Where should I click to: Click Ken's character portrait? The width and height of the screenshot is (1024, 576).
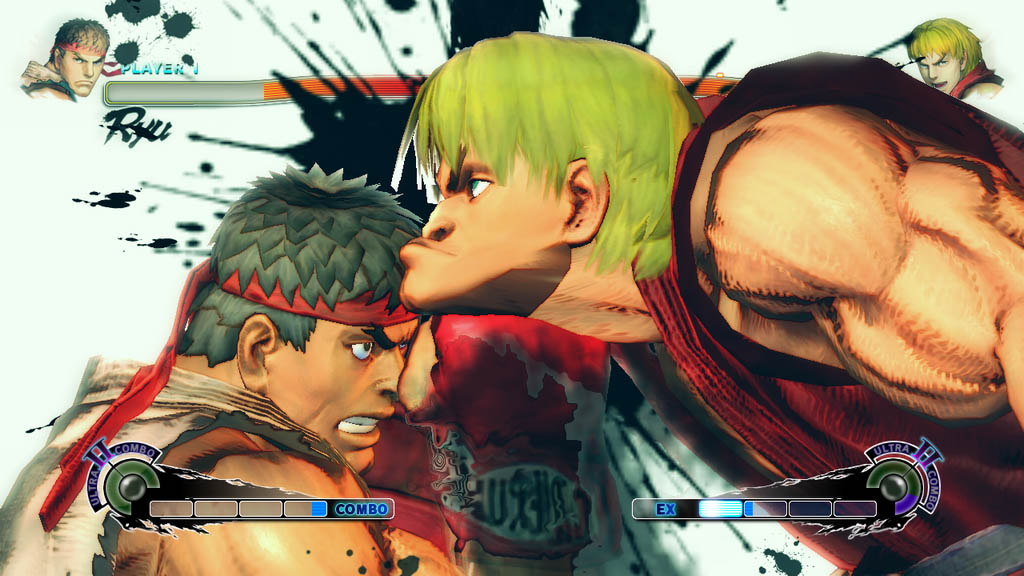(x=951, y=59)
